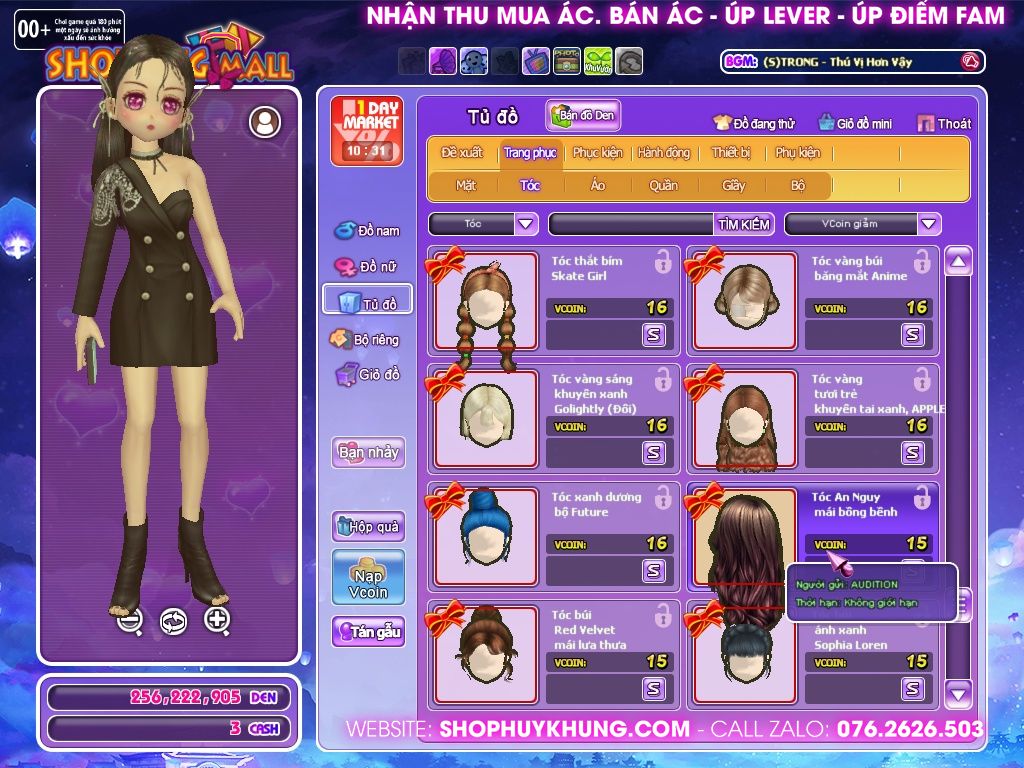Open the Giỏ đồ side menu
The height and width of the screenshot is (768, 1024).
[367, 375]
